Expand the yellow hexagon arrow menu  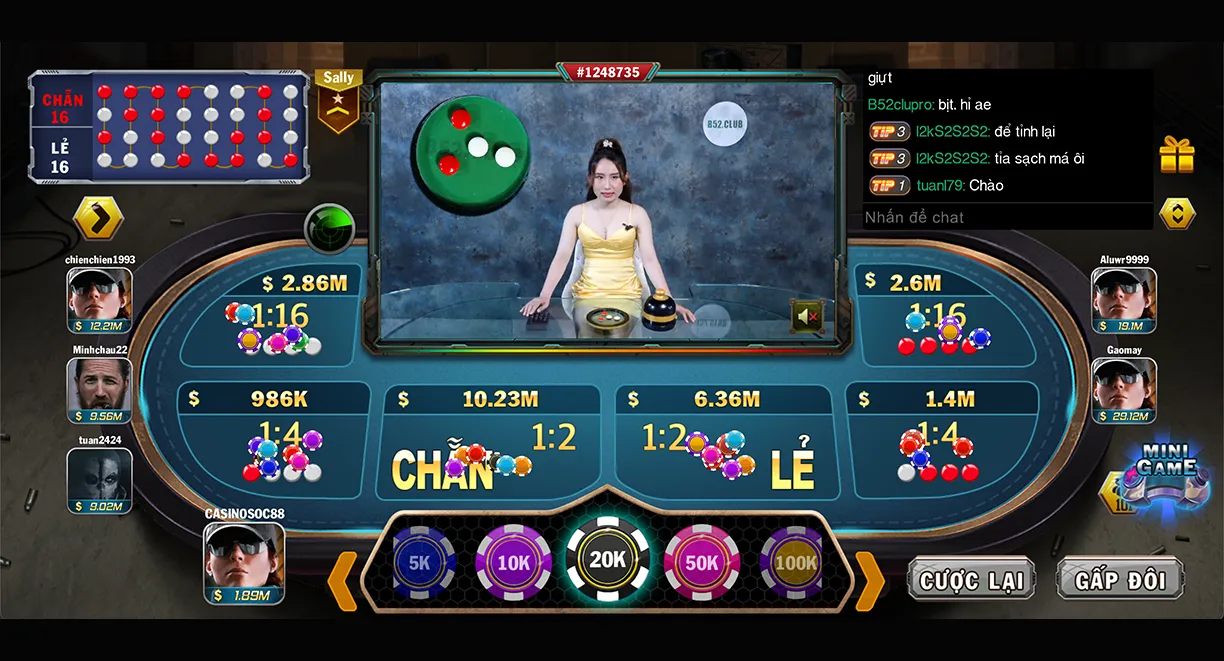click(97, 218)
